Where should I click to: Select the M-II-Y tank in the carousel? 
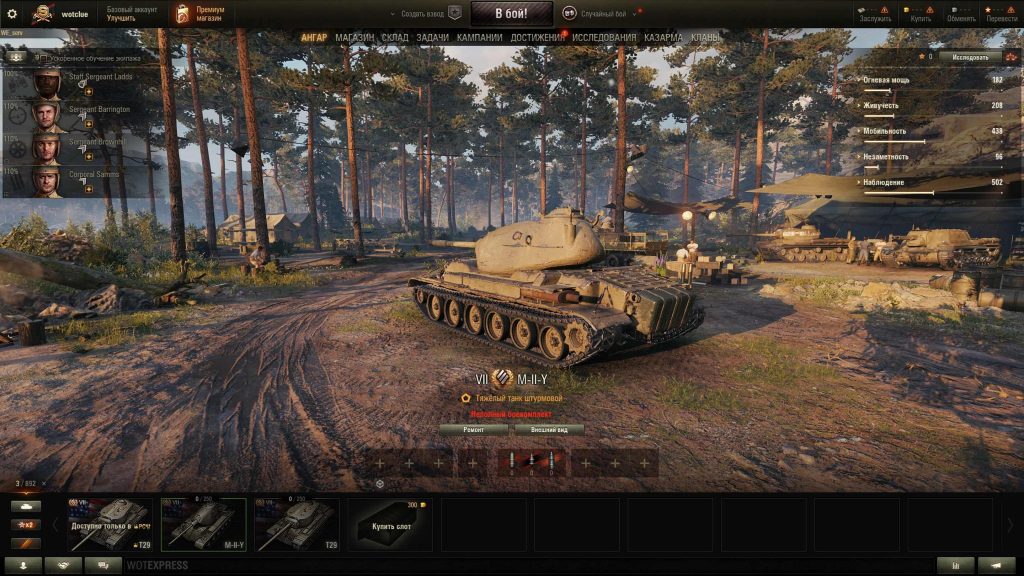203,524
